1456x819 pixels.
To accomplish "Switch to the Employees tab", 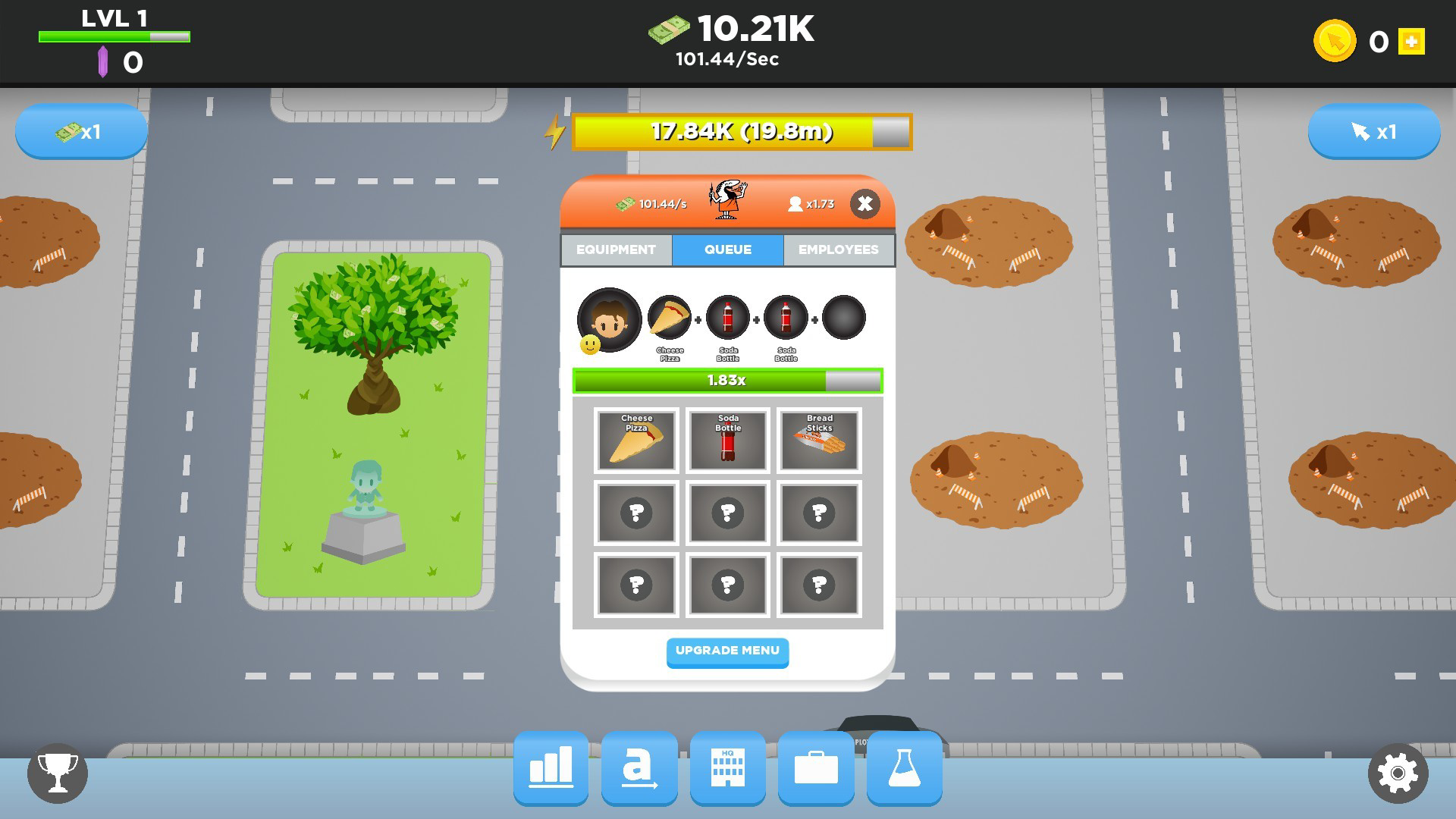I will click(x=838, y=249).
